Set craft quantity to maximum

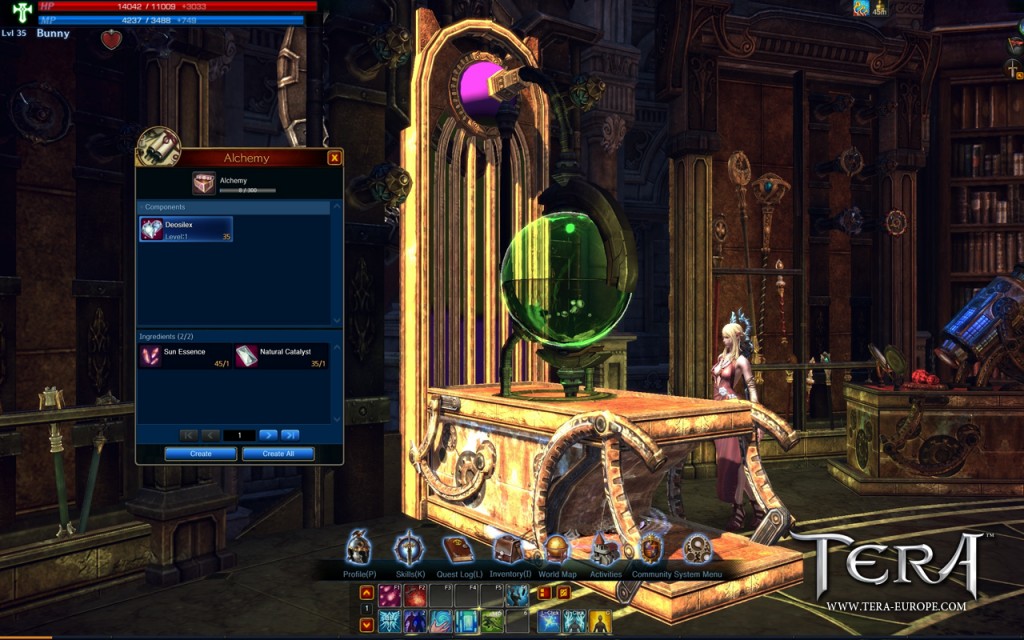pyautogui.click(x=290, y=435)
